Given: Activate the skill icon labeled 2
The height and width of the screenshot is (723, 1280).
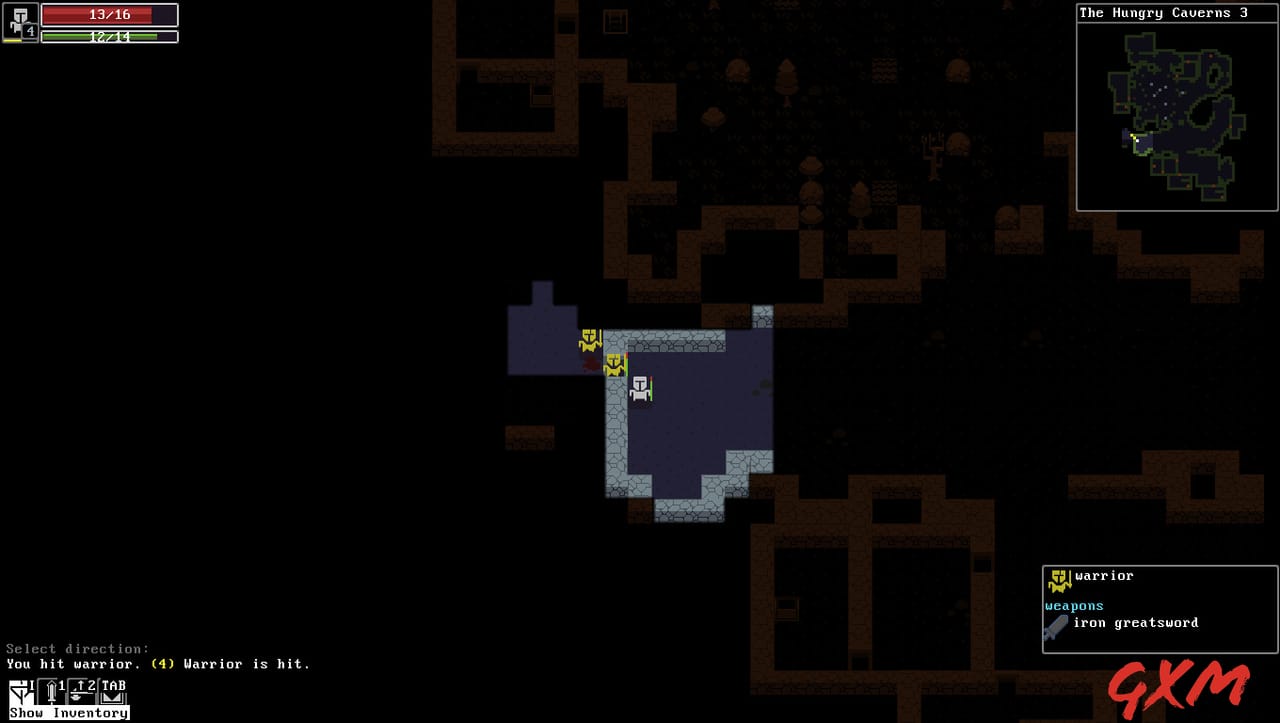Looking at the screenshot, I should [82, 690].
